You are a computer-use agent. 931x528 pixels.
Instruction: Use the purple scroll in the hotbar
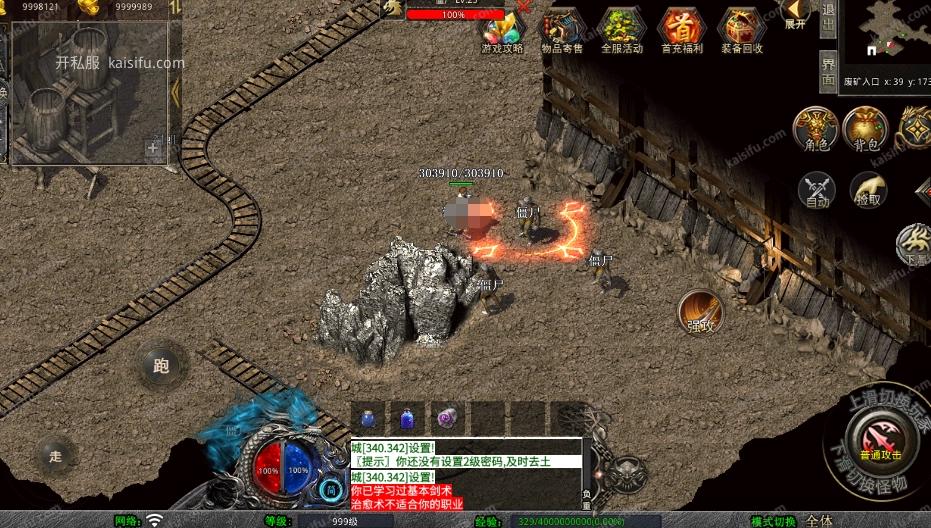point(446,419)
